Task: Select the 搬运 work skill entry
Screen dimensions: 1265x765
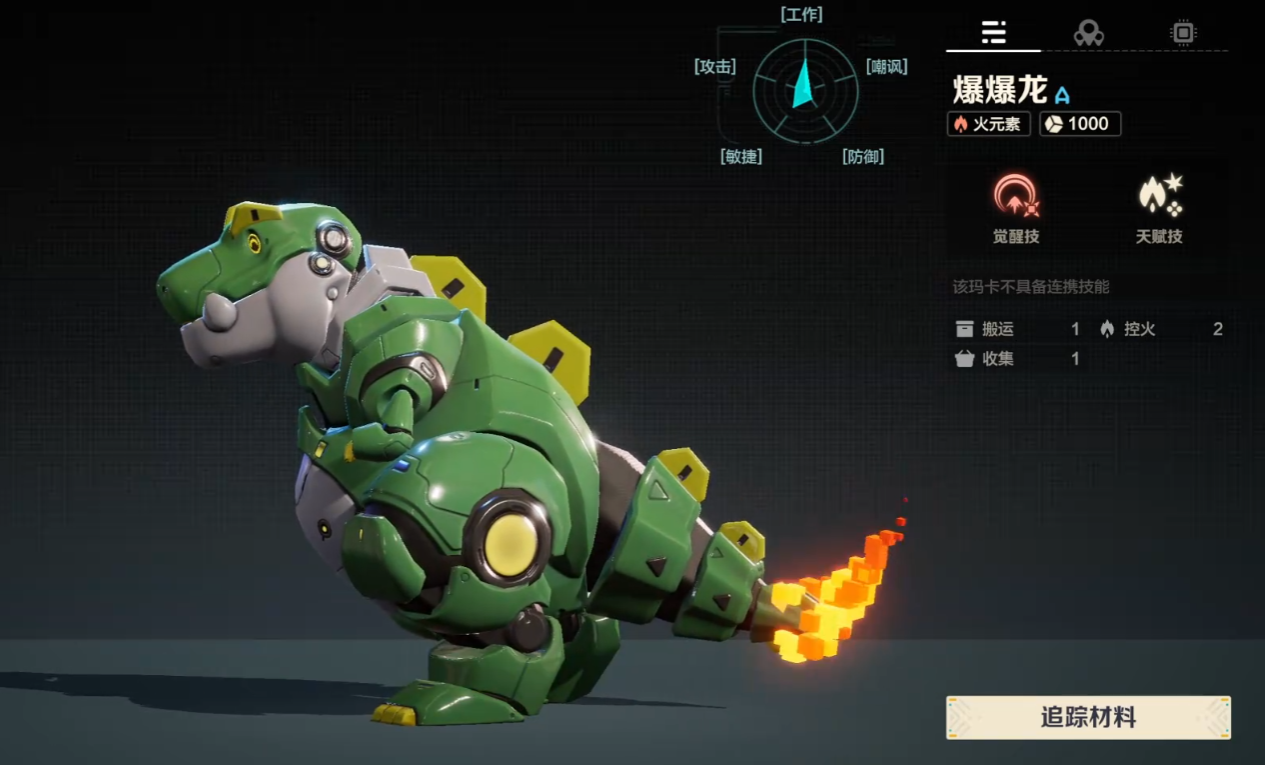Action: pos(1017,329)
